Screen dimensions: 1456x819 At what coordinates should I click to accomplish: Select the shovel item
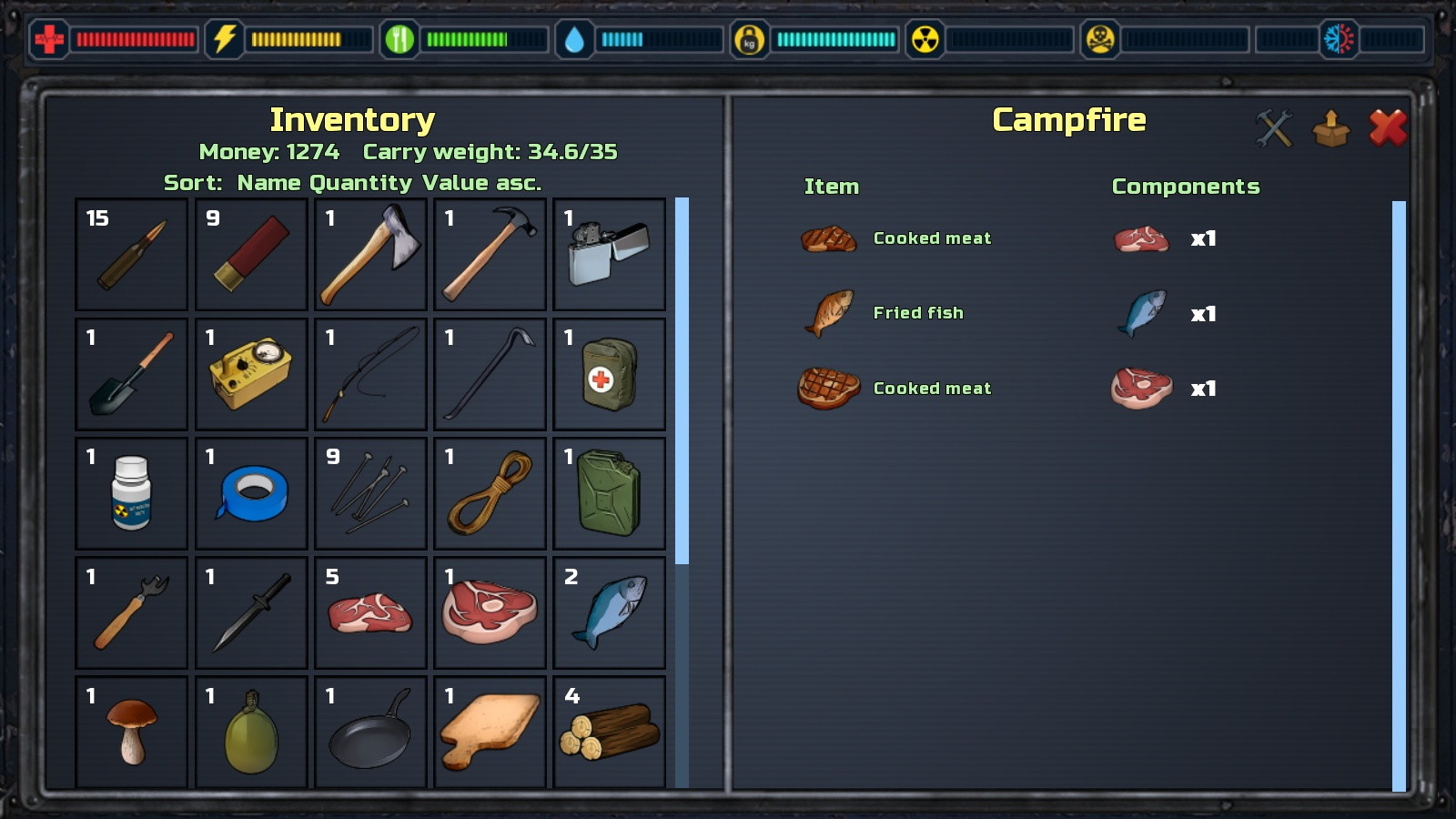[131, 373]
